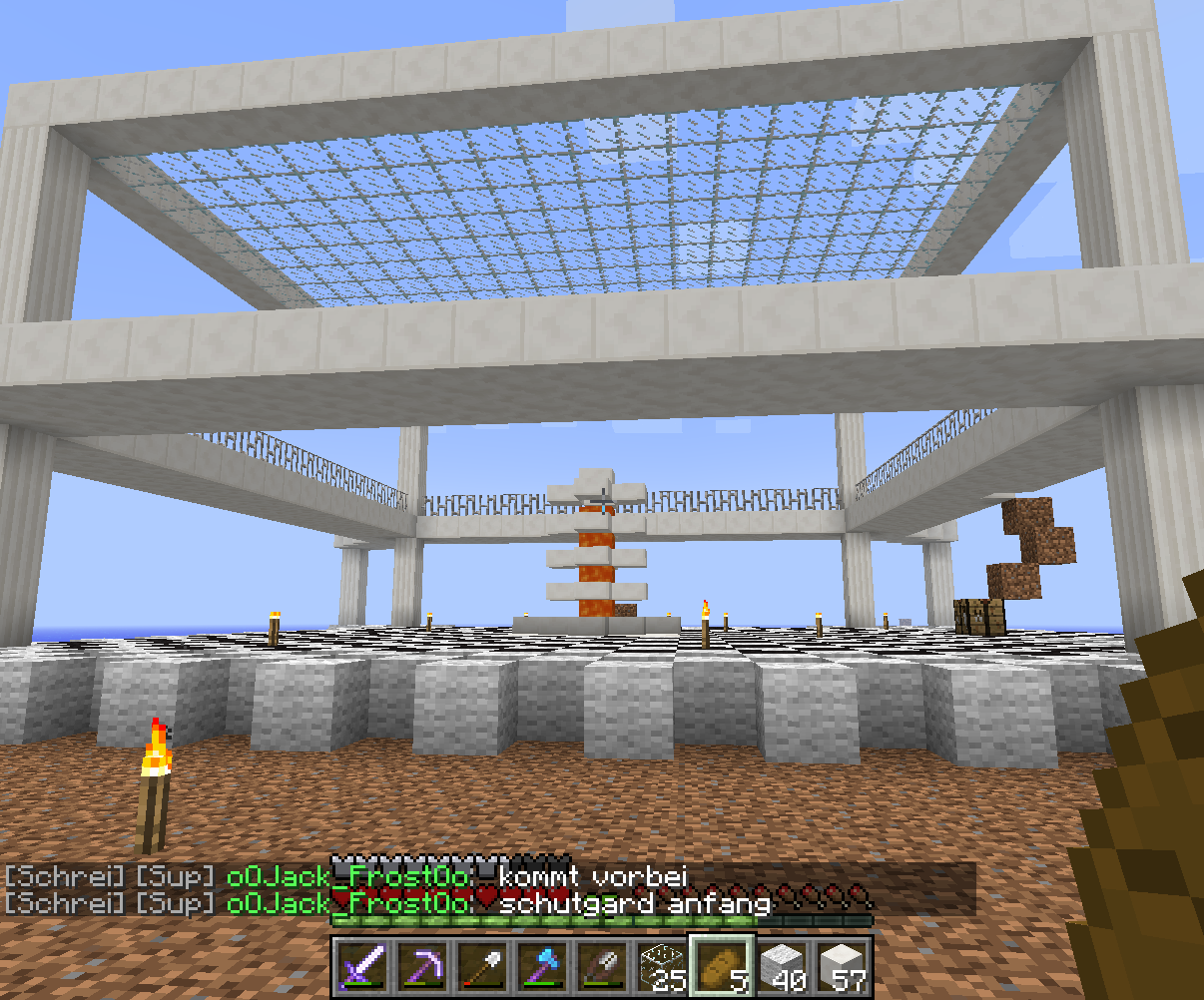The width and height of the screenshot is (1204, 1000).
Task: Switch to the diamond axe slot
Action: point(543,966)
